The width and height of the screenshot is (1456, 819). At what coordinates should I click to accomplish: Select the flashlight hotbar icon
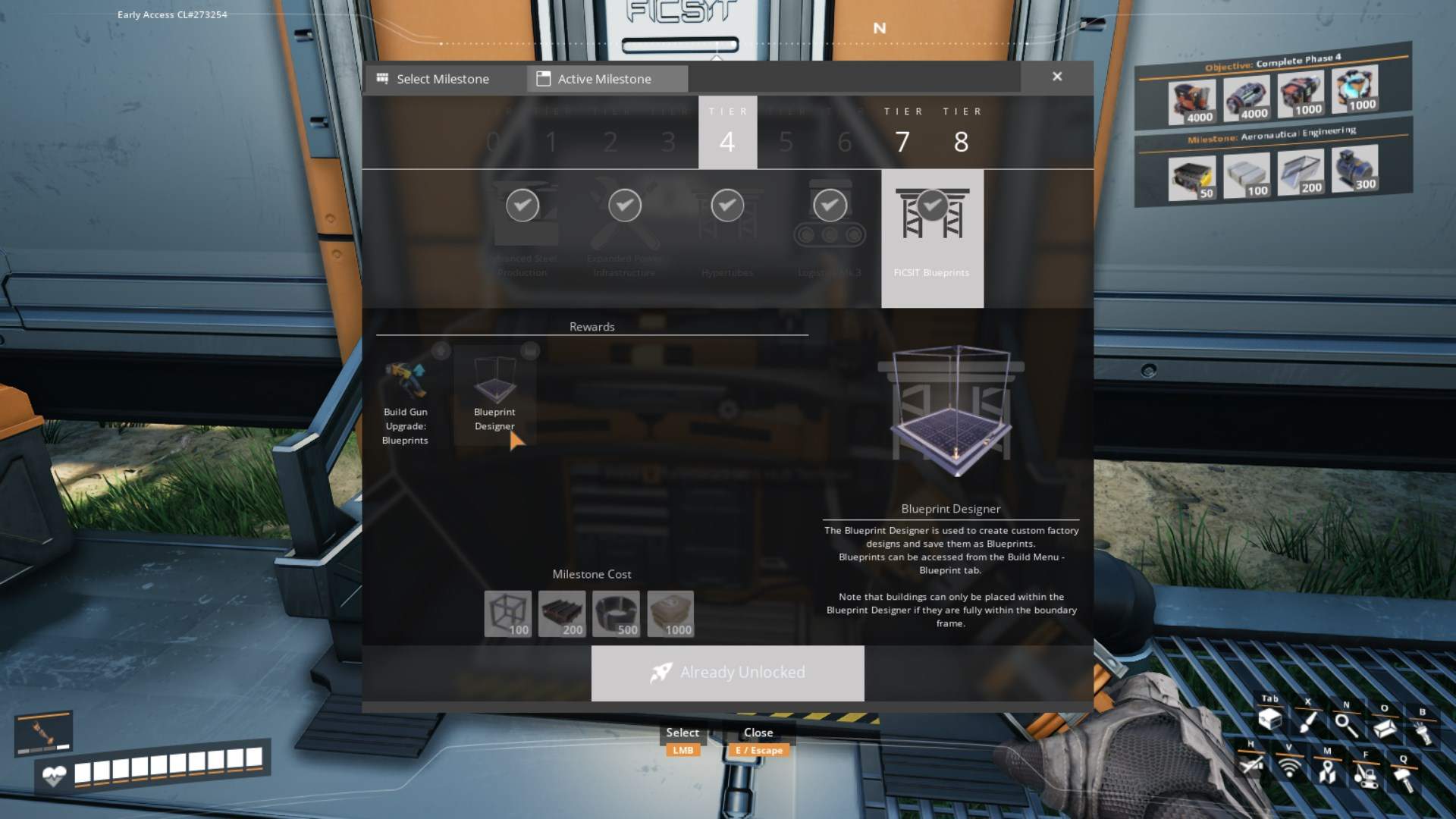coord(1423,732)
